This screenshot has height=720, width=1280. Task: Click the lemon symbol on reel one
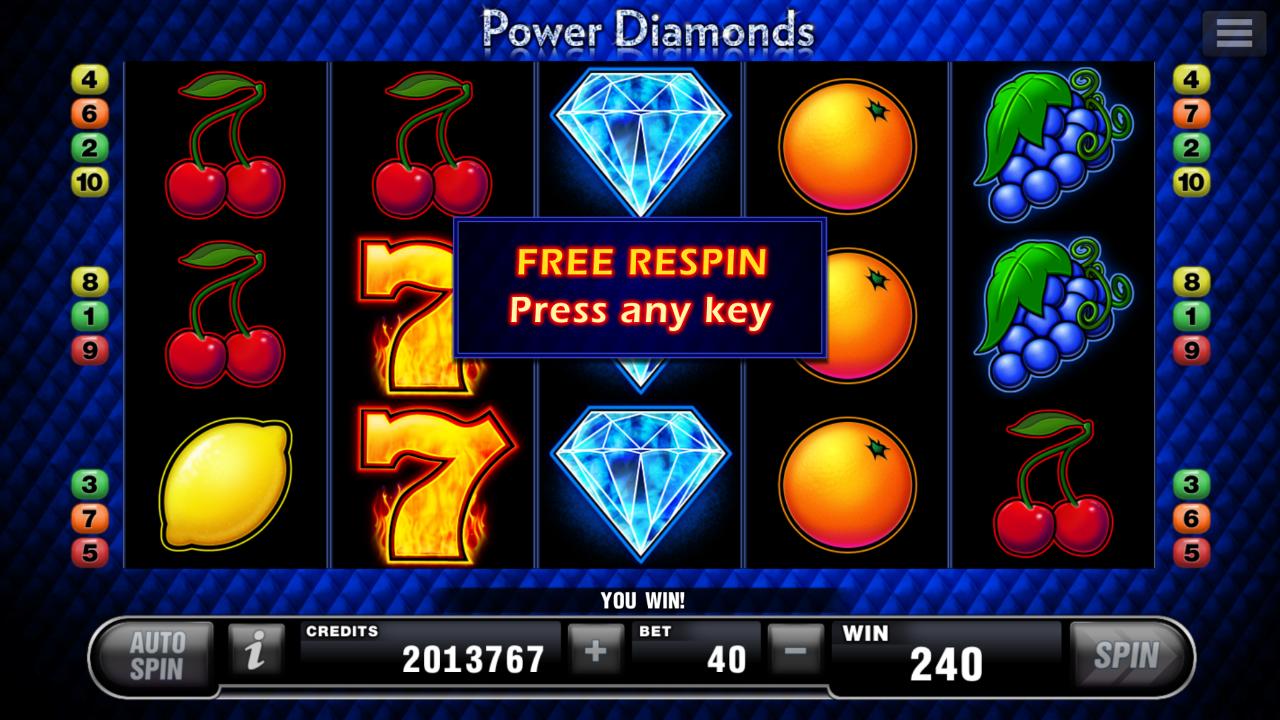(x=228, y=480)
